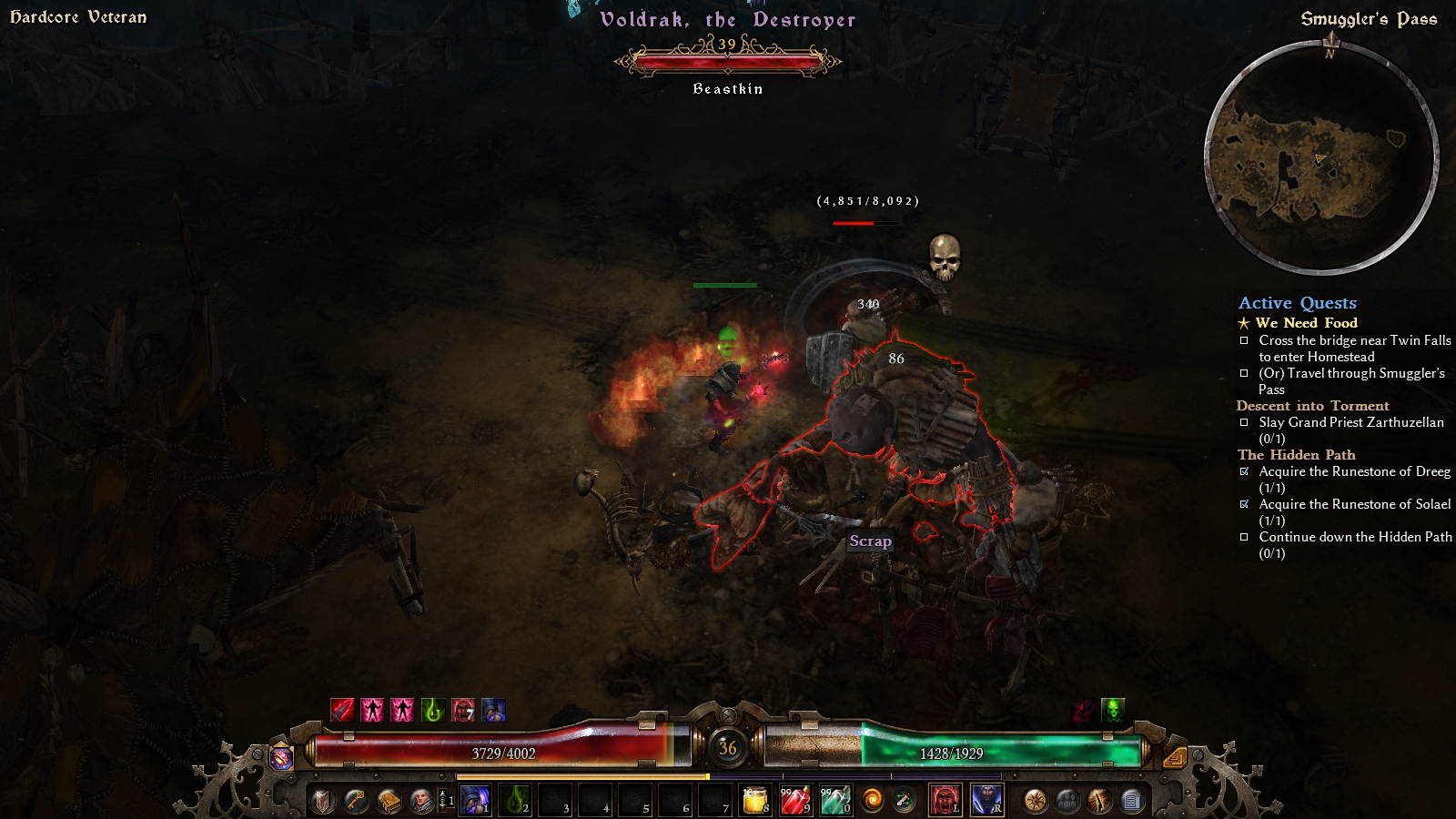The height and width of the screenshot is (819, 1456).
Task: Drink the teal energy potion
Action: click(835, 800)
